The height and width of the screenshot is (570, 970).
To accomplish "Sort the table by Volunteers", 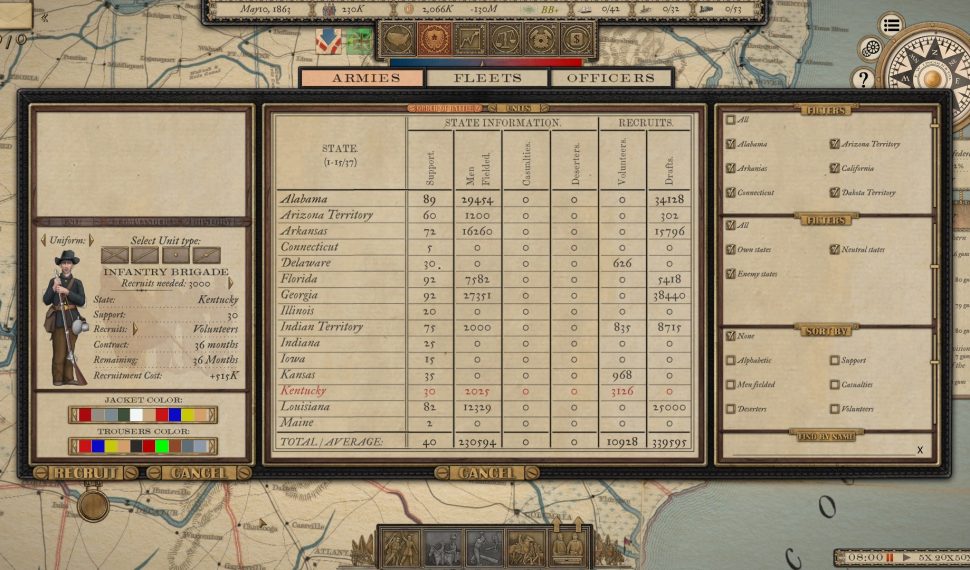I will point(835,409).
